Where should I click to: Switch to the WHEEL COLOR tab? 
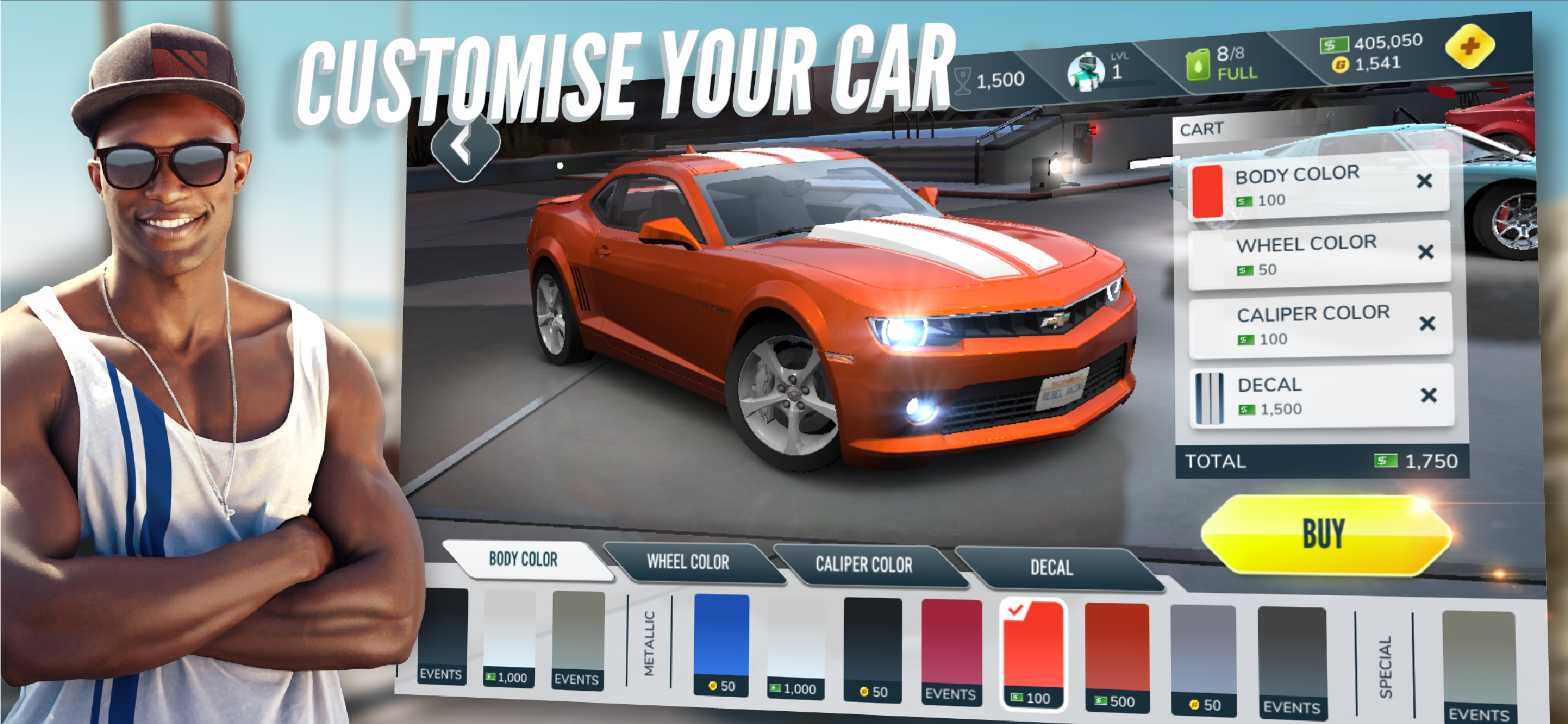tap(689, 563)
